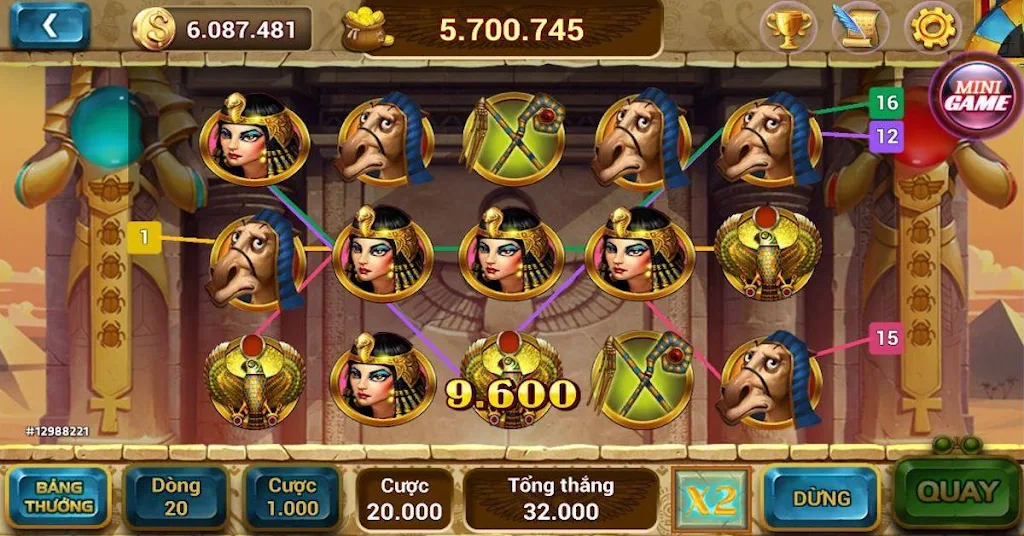Select payline marker 12
1024x536 pixels.
886,136
